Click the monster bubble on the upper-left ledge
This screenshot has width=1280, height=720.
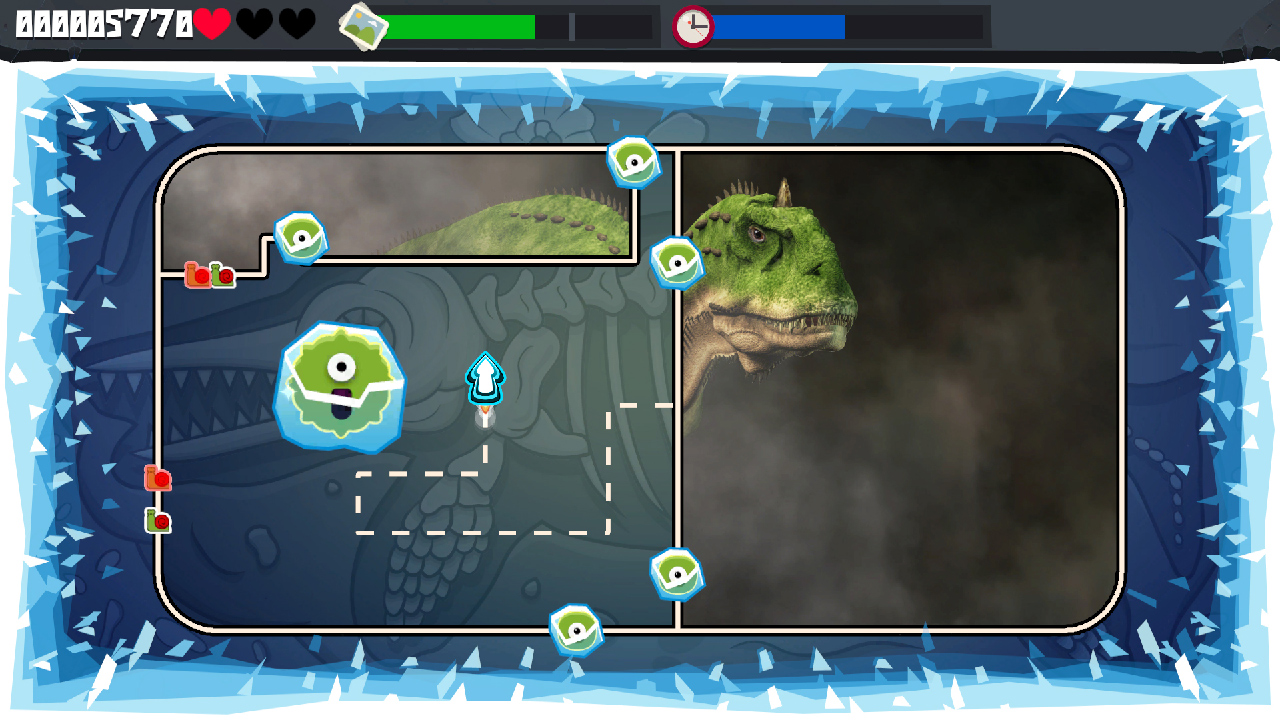click(299, 237)
